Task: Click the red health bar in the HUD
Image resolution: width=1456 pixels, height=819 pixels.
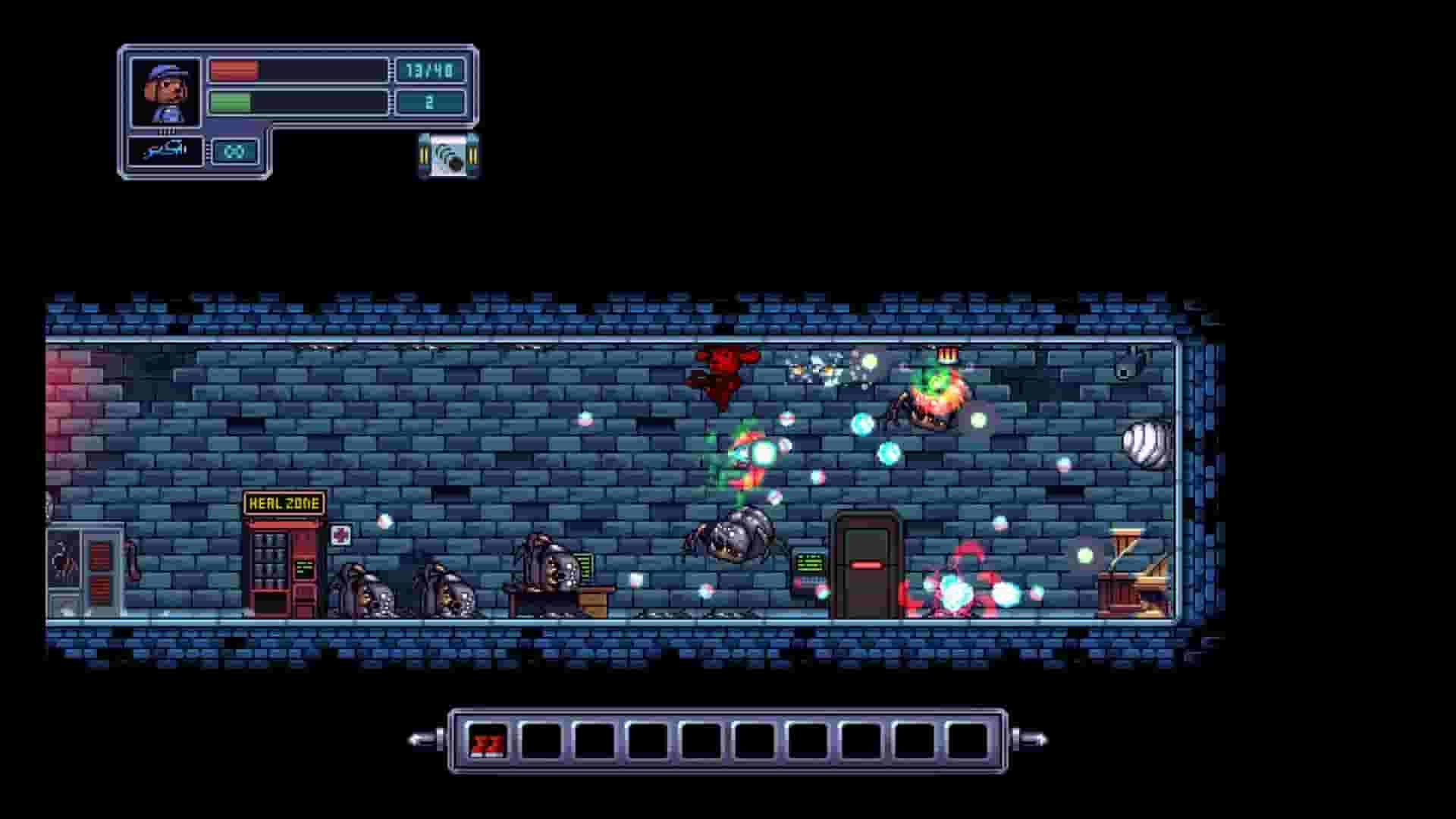Action: tap(232, 70)
